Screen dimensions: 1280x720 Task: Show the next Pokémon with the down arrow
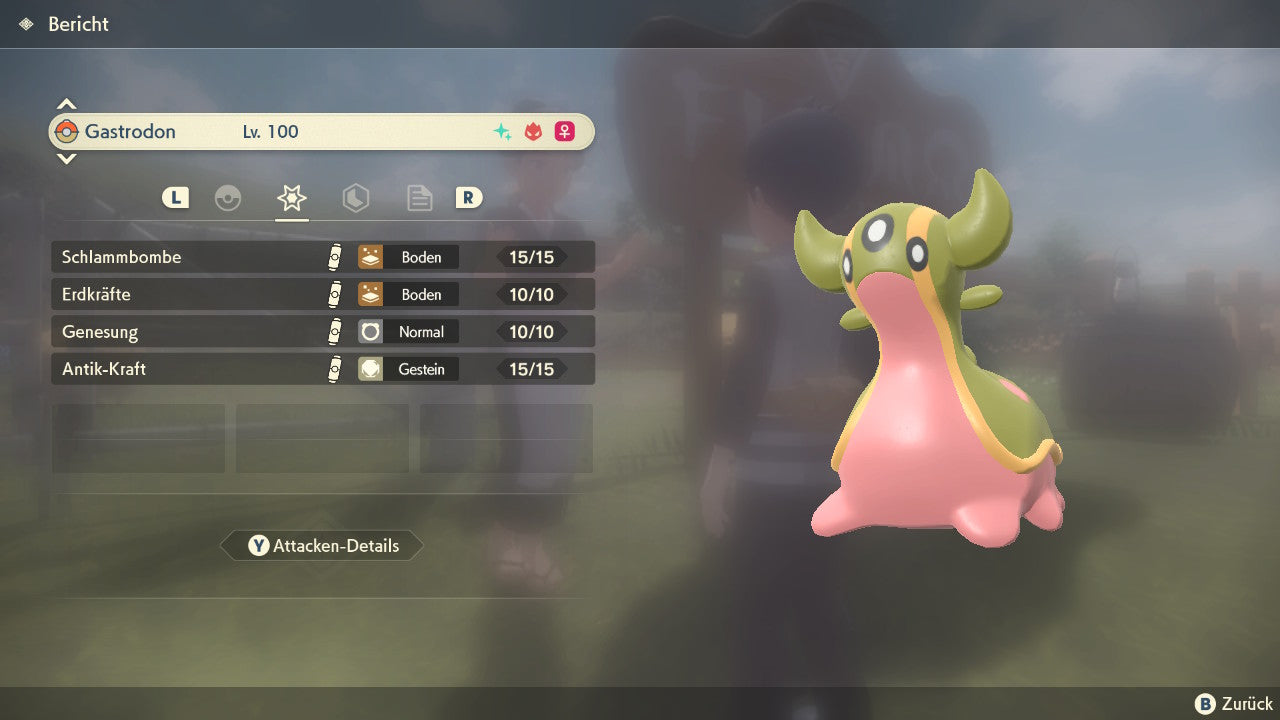click(x=66, y=158)
